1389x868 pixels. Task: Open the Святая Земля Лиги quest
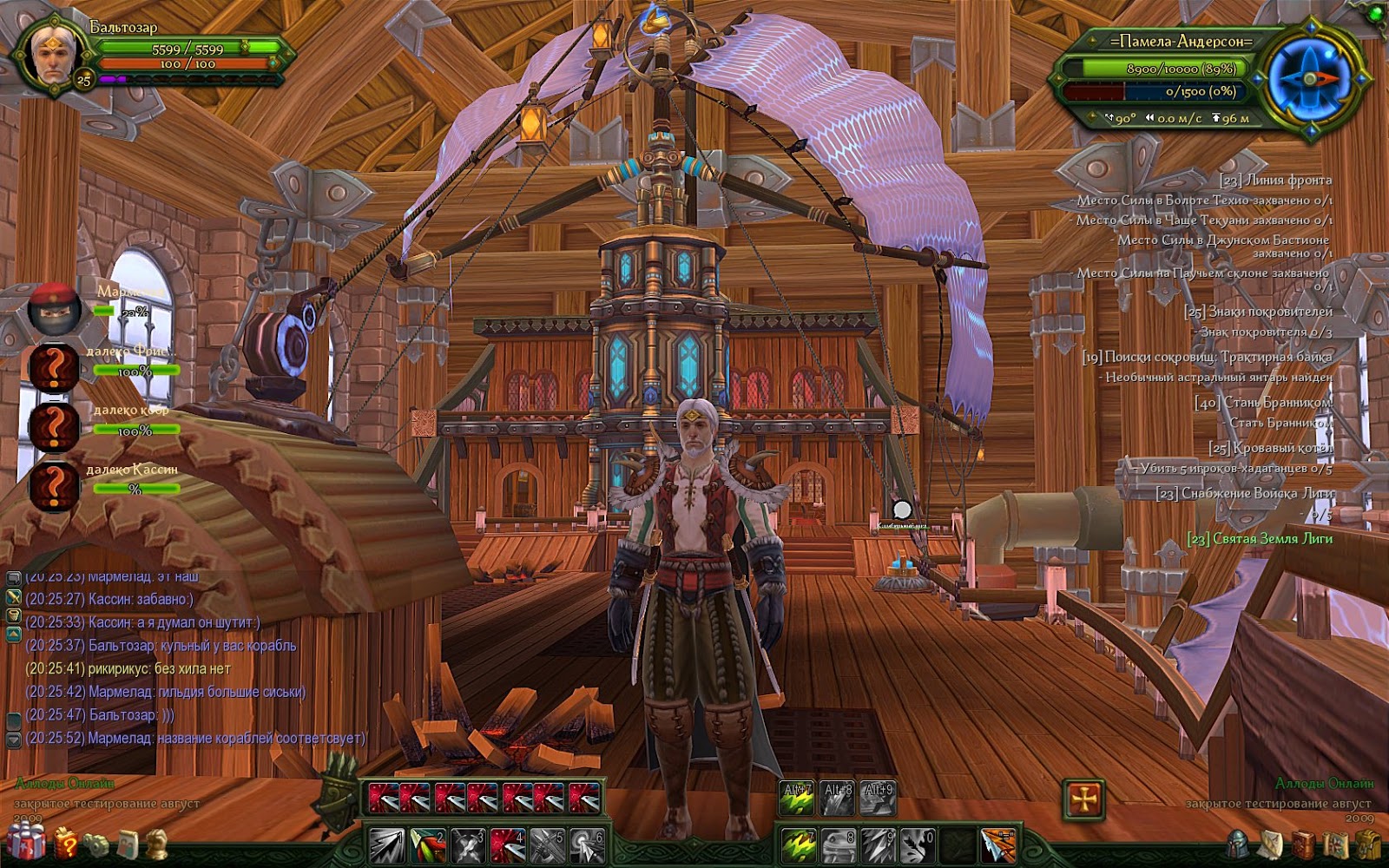(1259, 539)
